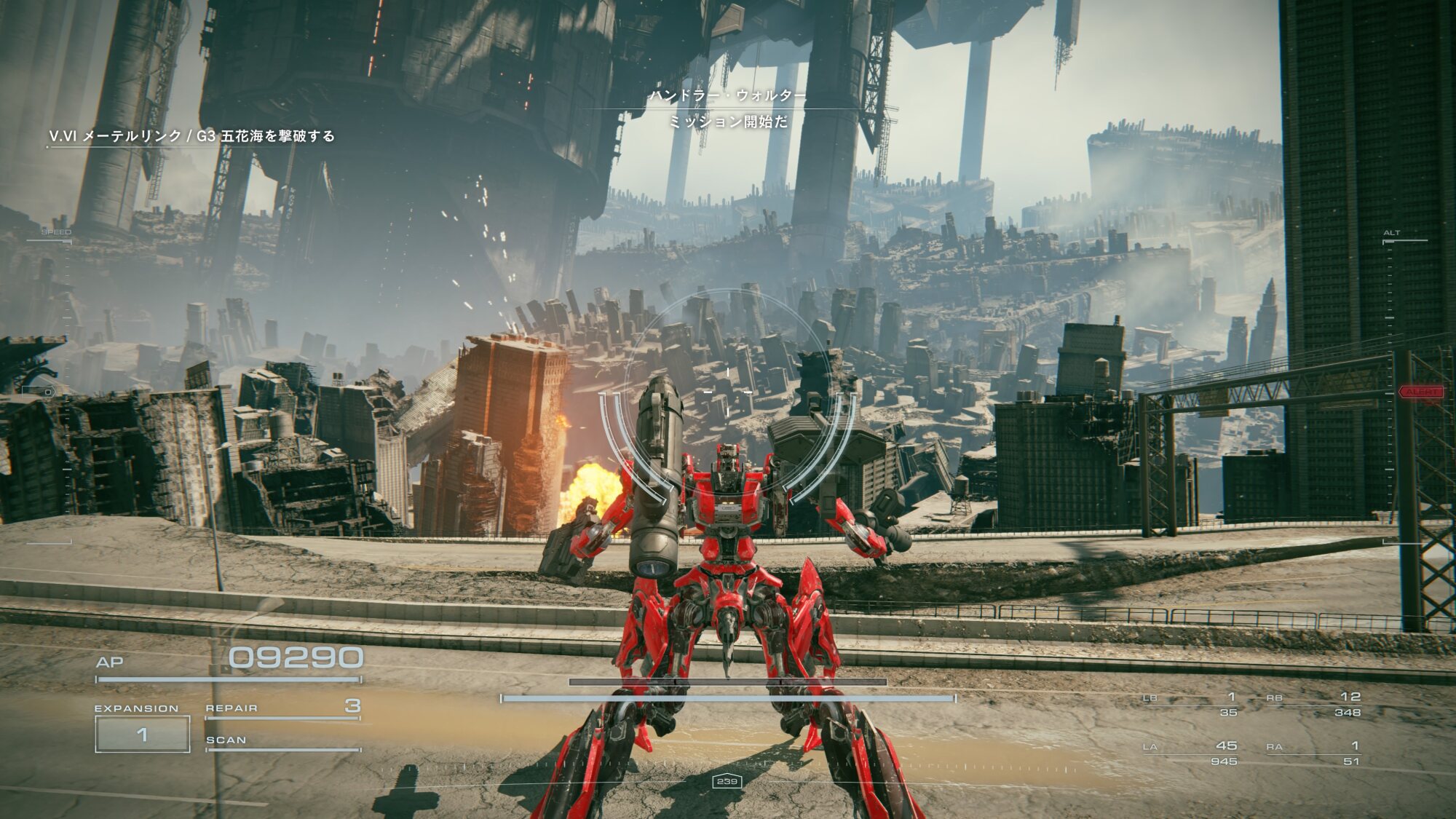This screenshot has height=819, width=1456.
Task: Click the compass heading marker 239
Action: coord(727,781)
